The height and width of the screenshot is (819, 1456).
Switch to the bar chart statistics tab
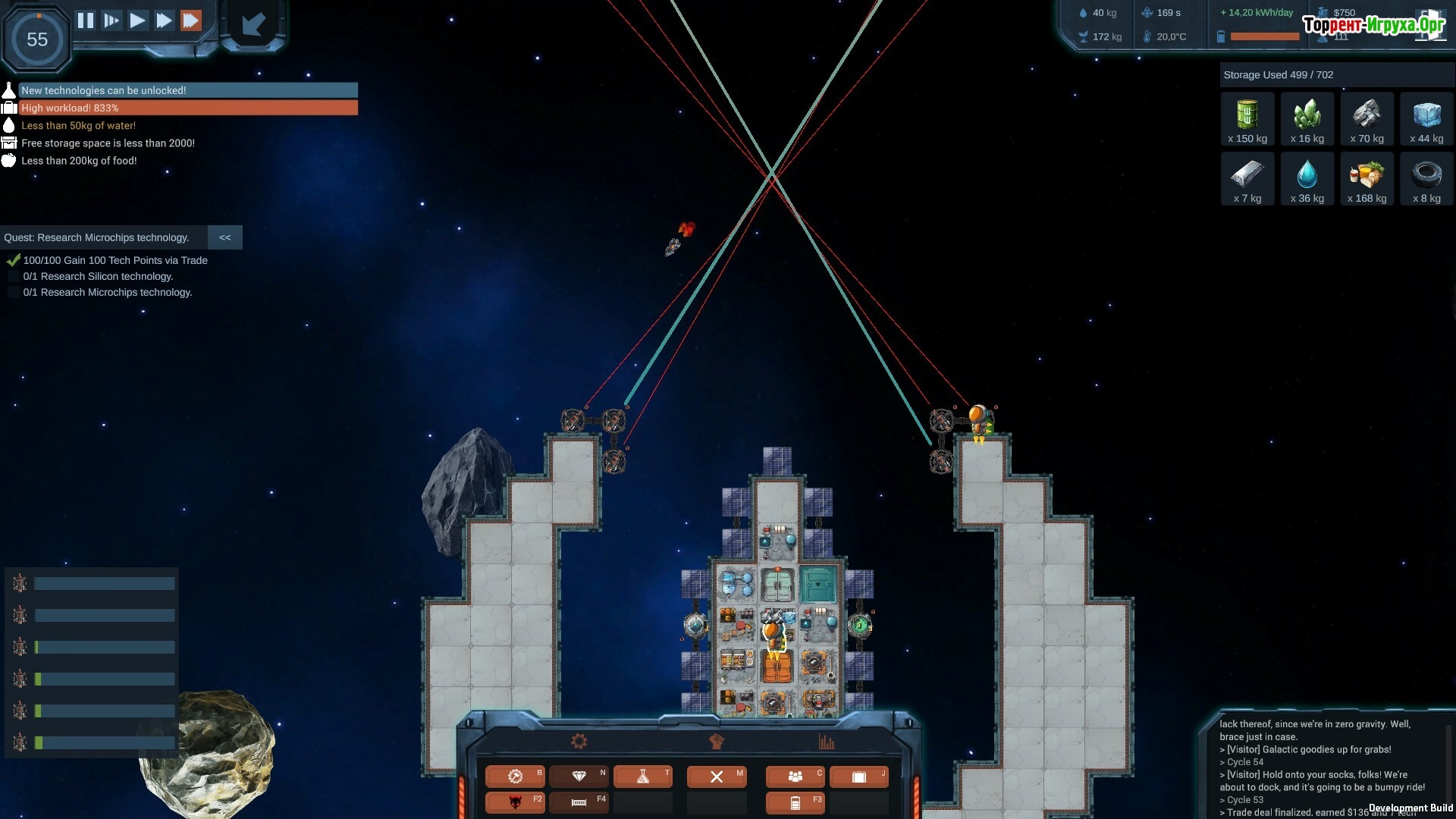[x=827, y=742]
